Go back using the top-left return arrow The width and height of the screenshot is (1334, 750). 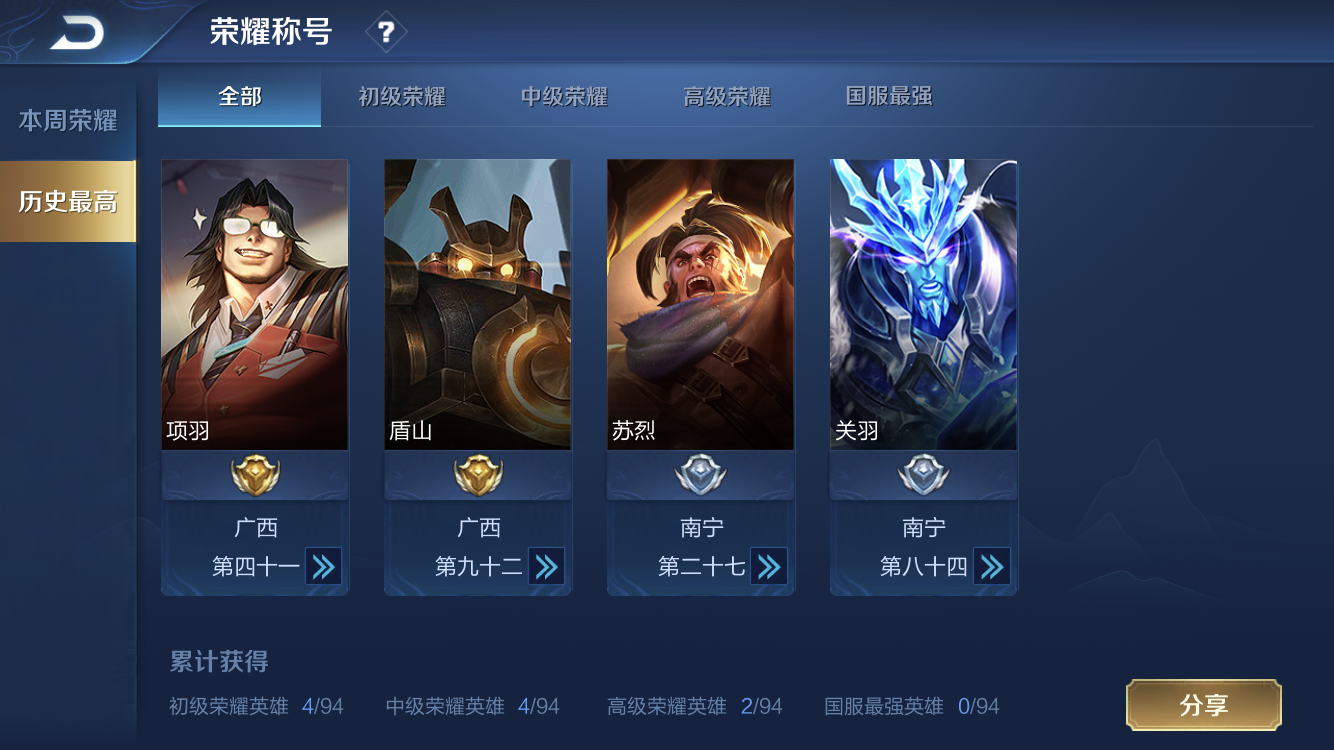coord(77,34)
